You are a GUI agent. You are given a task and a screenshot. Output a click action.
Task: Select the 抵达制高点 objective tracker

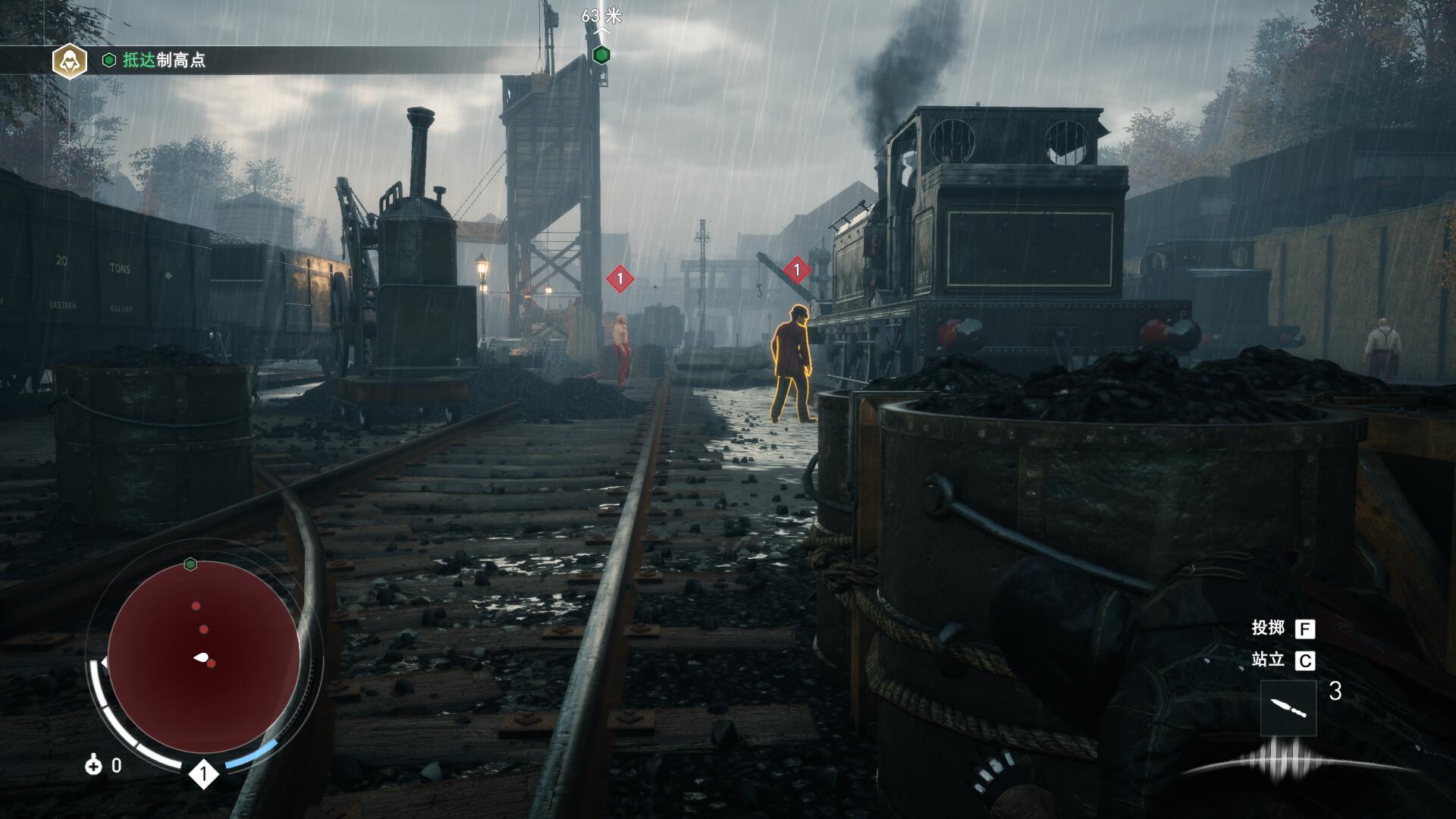[x=164, y=61]
